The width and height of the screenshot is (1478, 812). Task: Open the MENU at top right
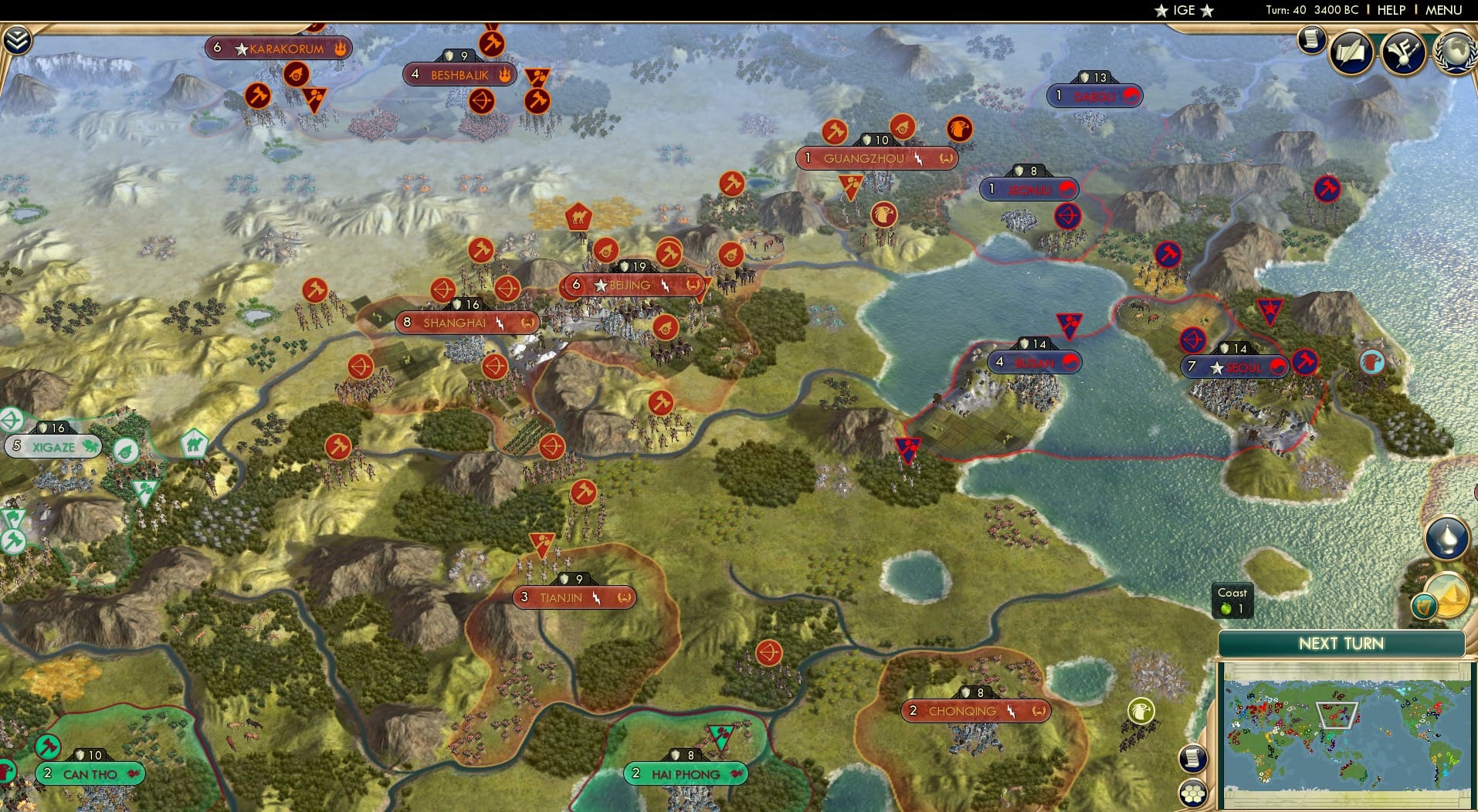click(1442, 10)
